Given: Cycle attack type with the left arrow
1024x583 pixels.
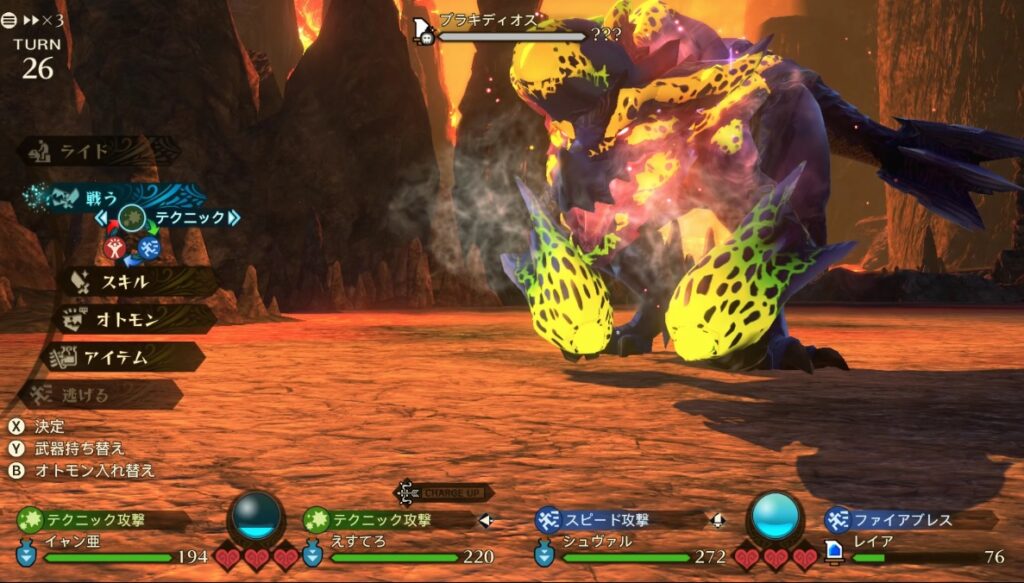Looking at the screenshot, I should (101, 217).
